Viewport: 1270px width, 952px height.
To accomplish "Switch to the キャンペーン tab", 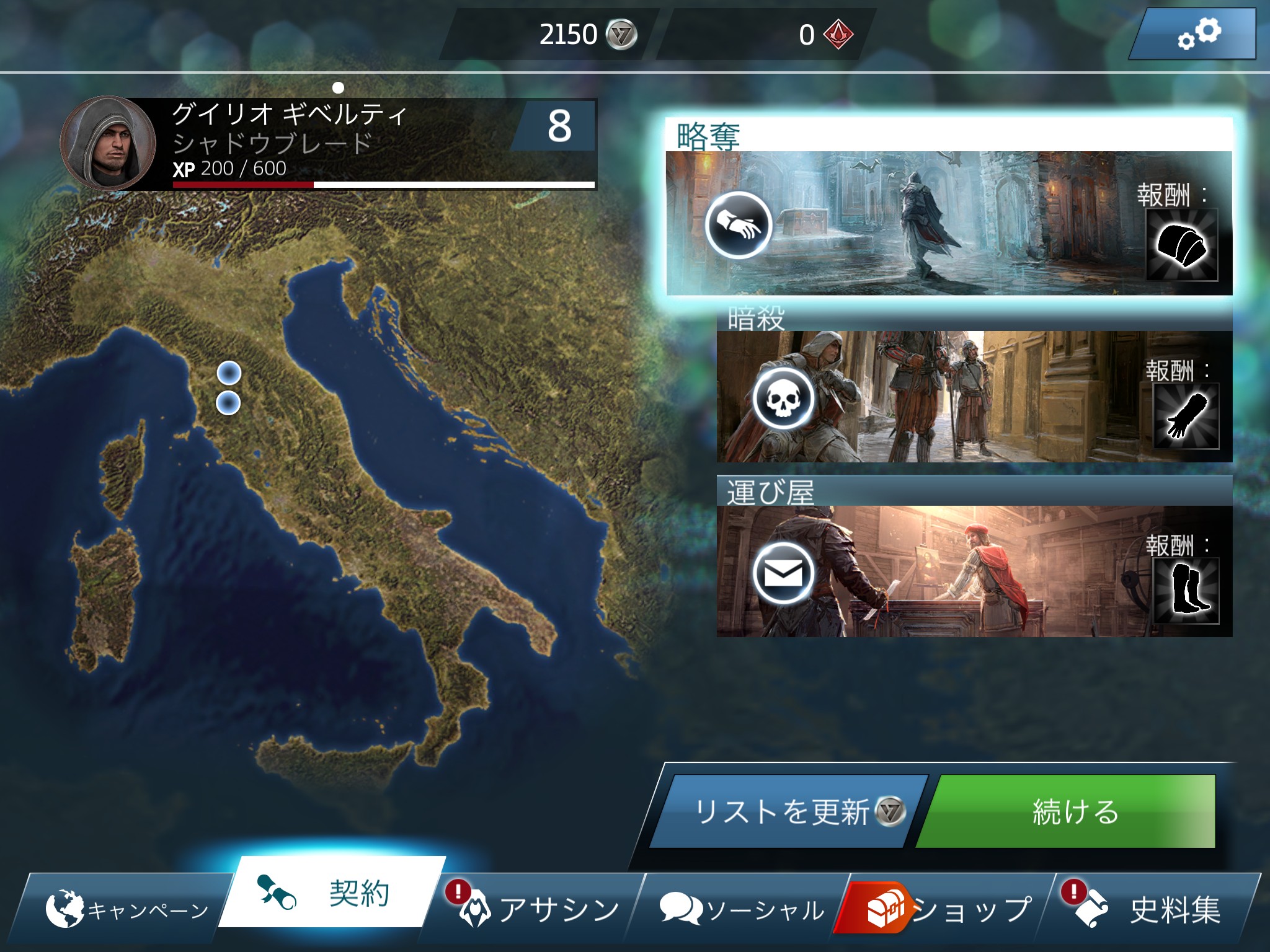I will click(124, 909).
